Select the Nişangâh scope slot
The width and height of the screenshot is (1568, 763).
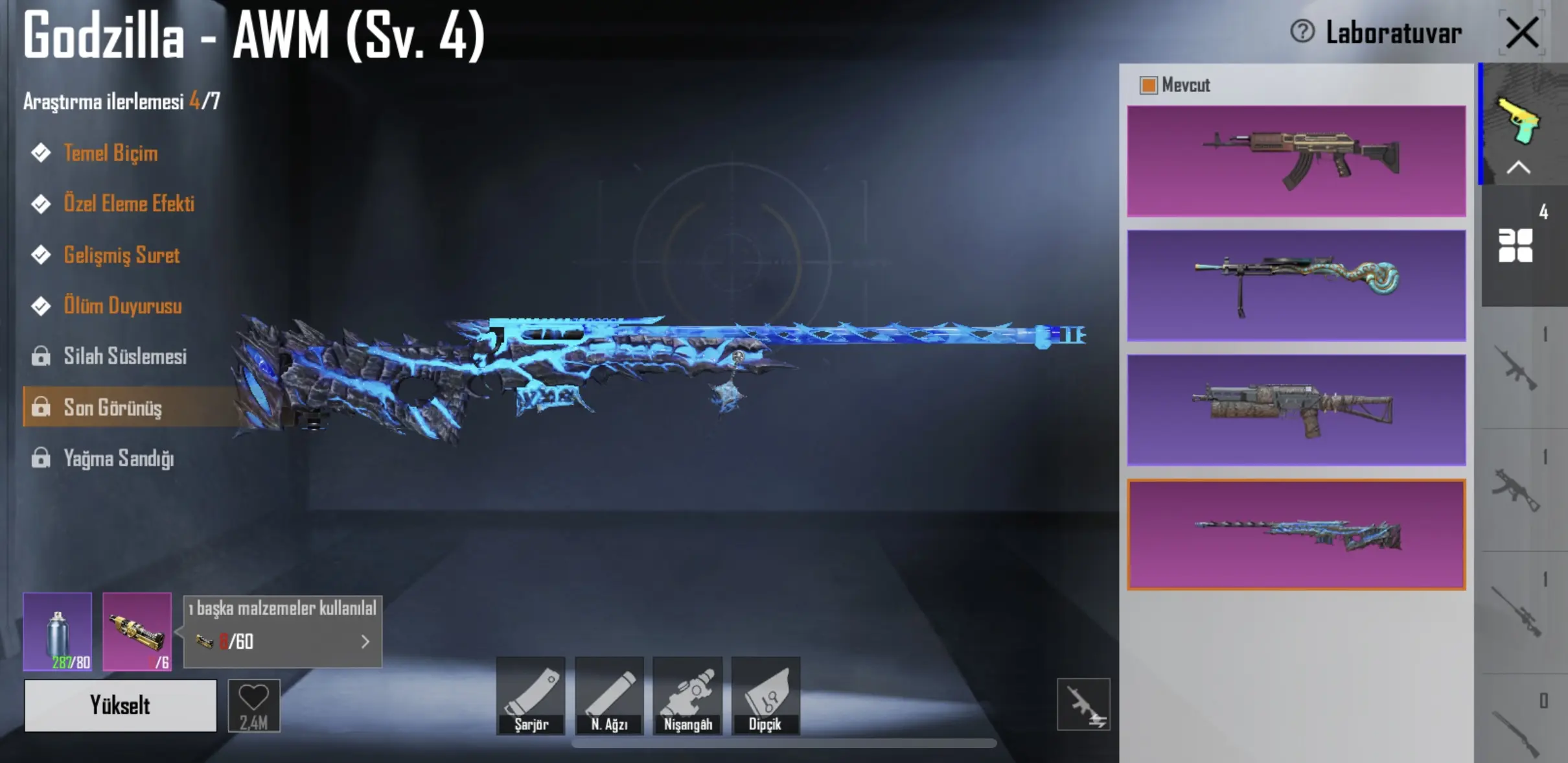coord(687,696)
